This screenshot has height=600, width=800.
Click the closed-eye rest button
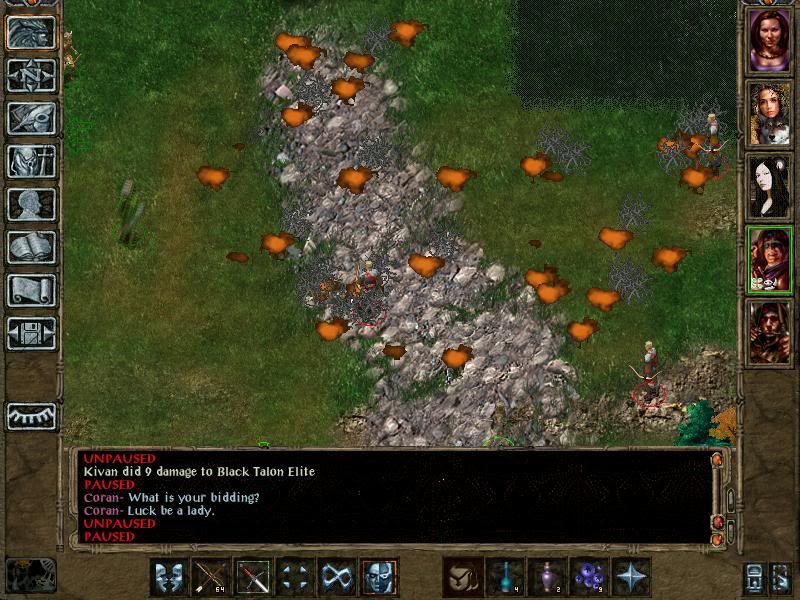31,416
